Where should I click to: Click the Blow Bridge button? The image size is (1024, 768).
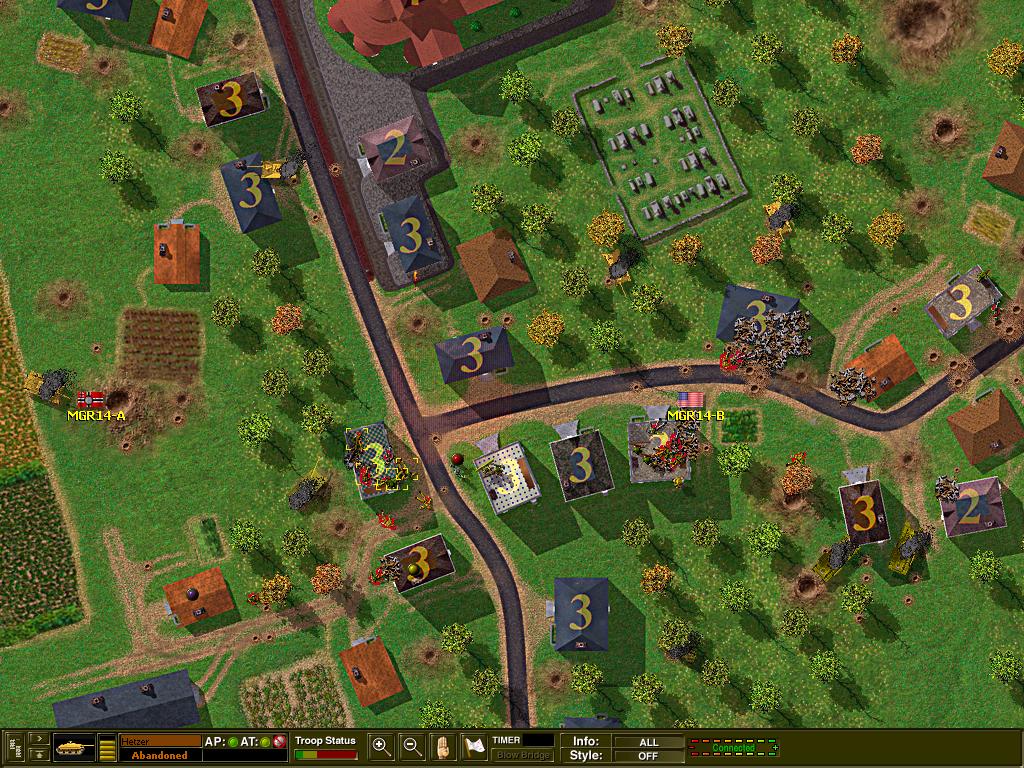pos(522,755)
